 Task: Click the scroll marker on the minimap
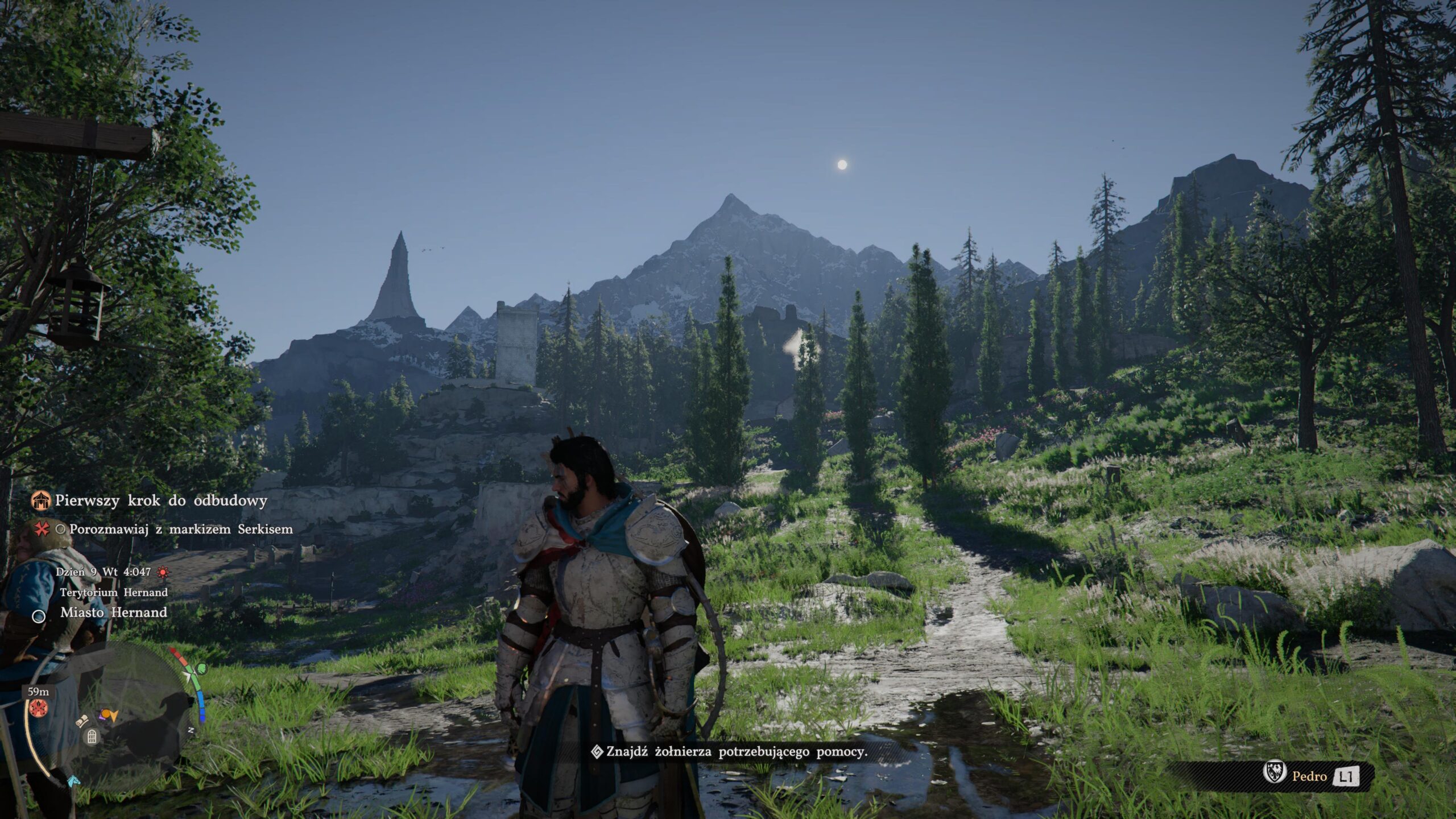[83, 721]
